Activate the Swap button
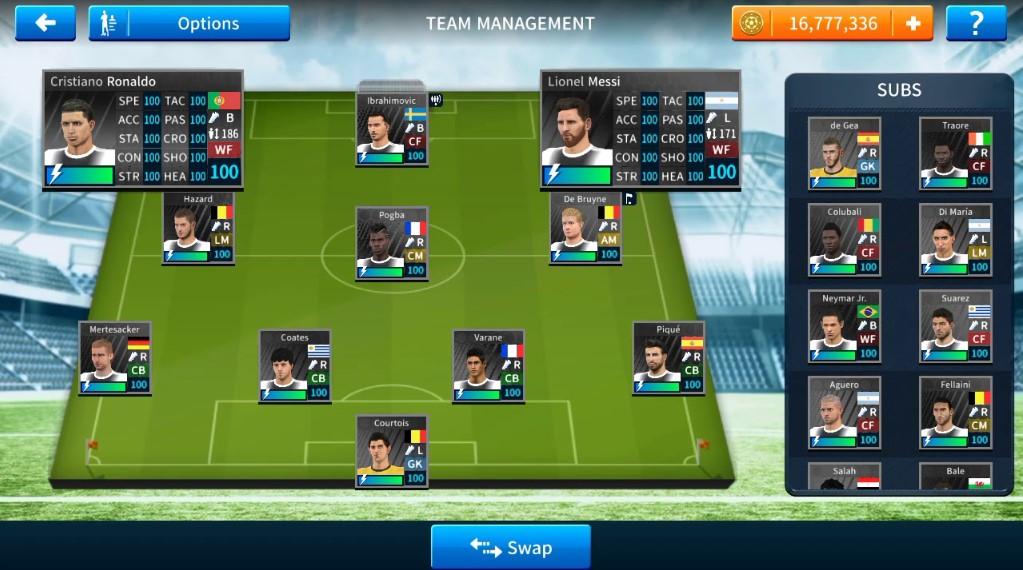The height and width of the screenshot is (570, 1023). pos(510,547)
